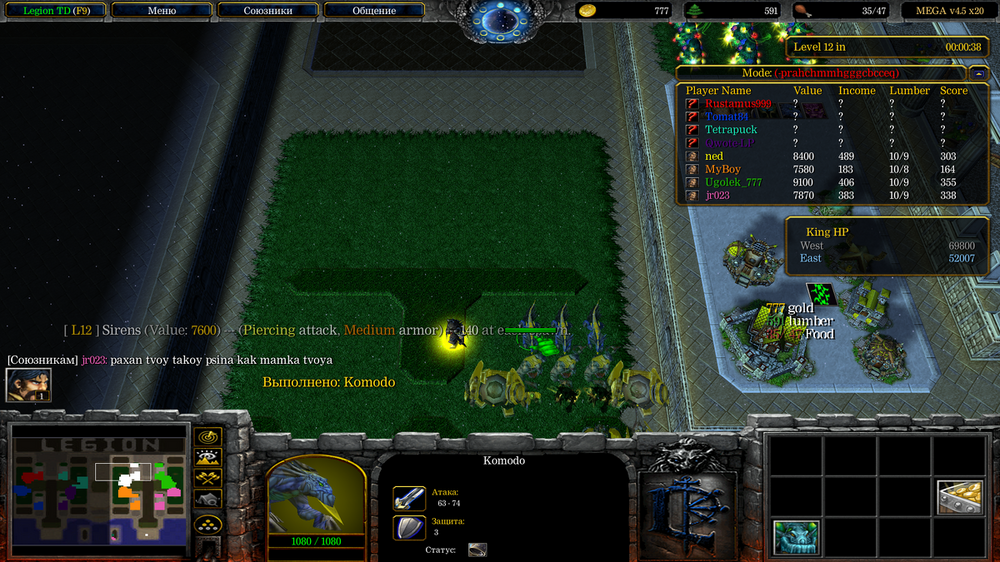Activate the minimap signal ping button
This screenshot has width=1000, height=562.
(208, 438)
